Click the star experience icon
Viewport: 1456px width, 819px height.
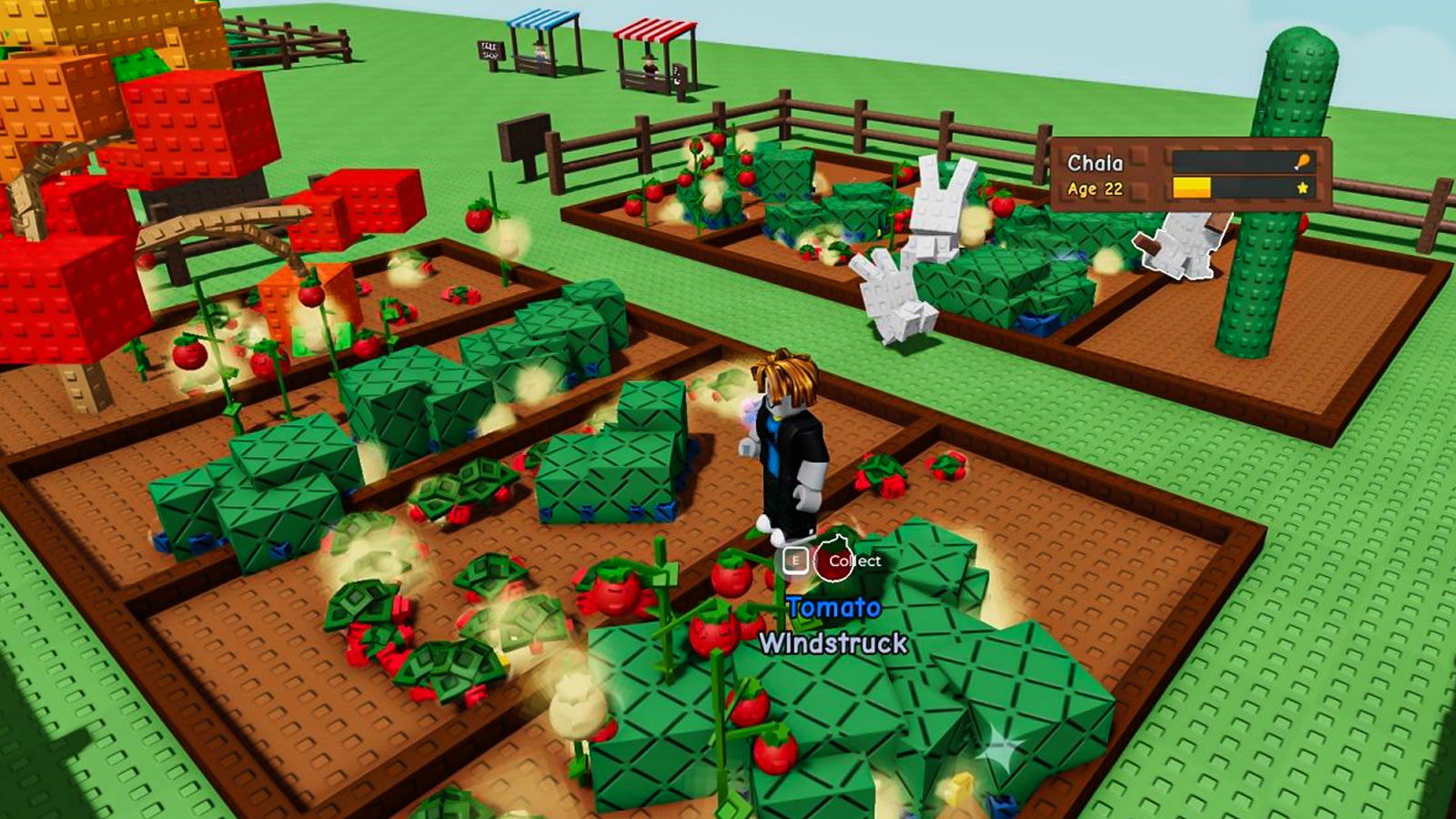click(1304, 187)
